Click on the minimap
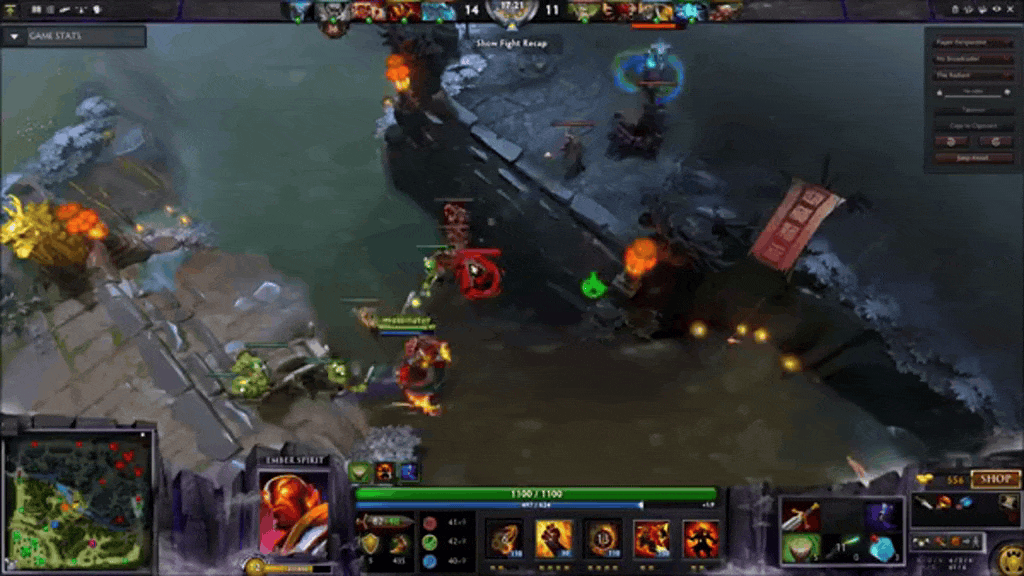This screenshot has width=1024, height=576. [78, 500]
